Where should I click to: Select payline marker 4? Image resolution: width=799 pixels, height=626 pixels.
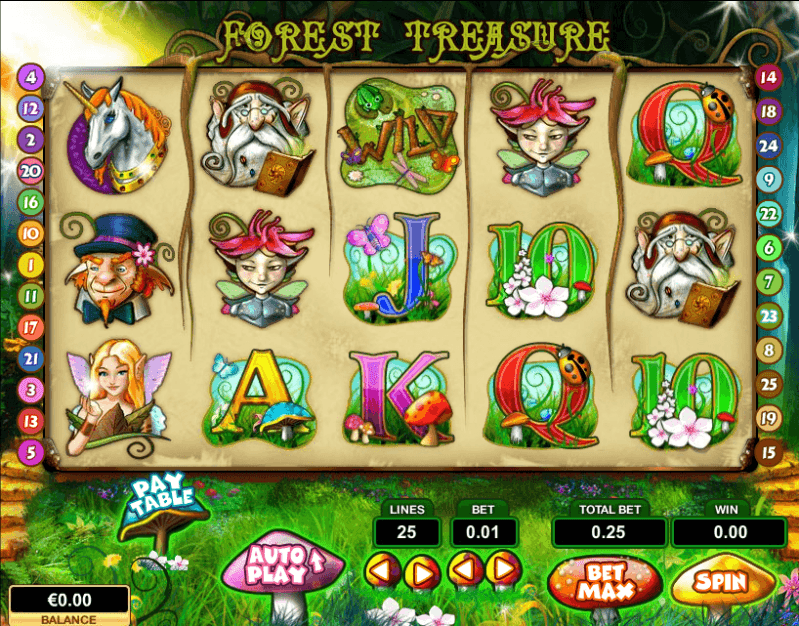tap(30, 76)
